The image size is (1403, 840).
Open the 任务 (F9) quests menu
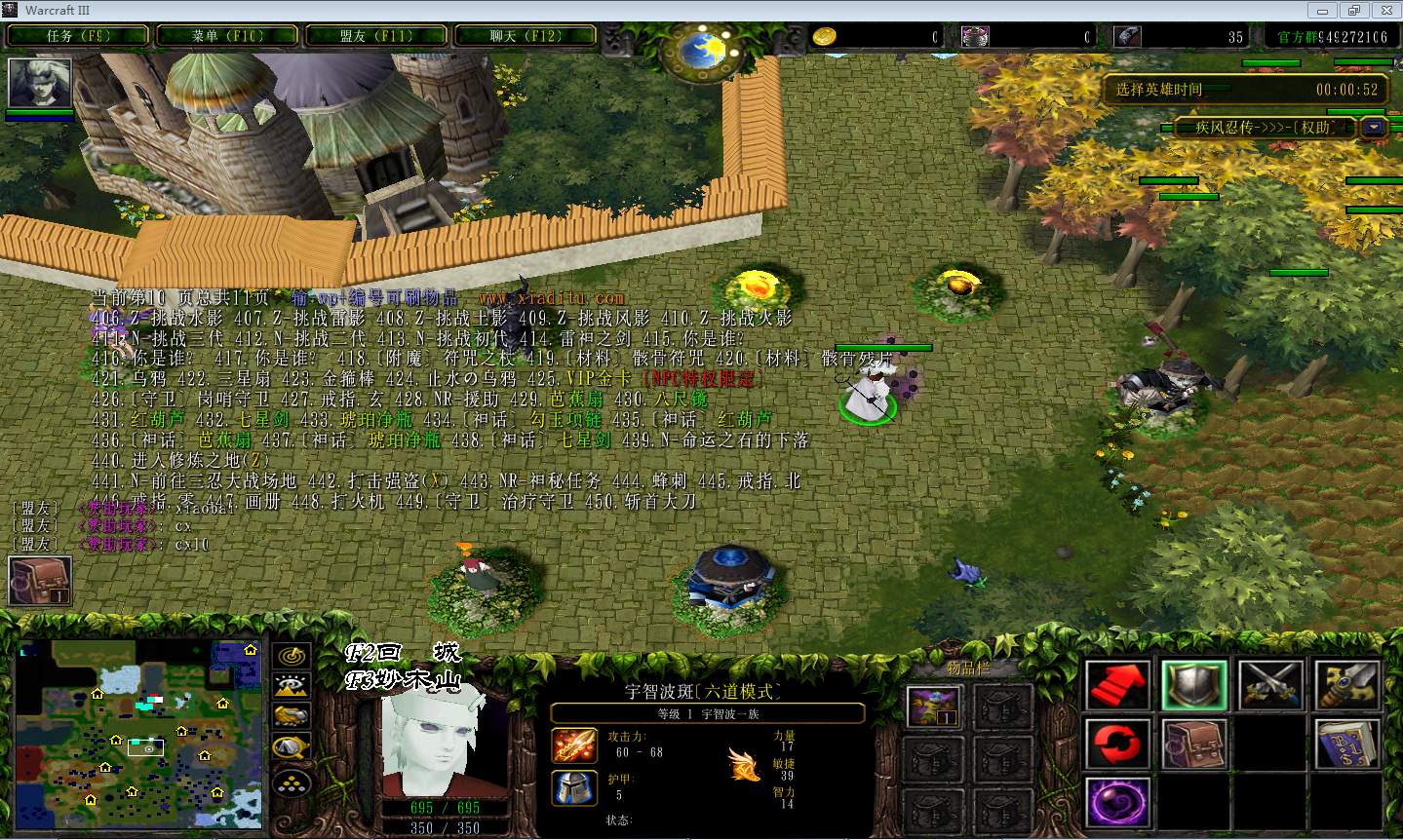[x=78, y=36]
